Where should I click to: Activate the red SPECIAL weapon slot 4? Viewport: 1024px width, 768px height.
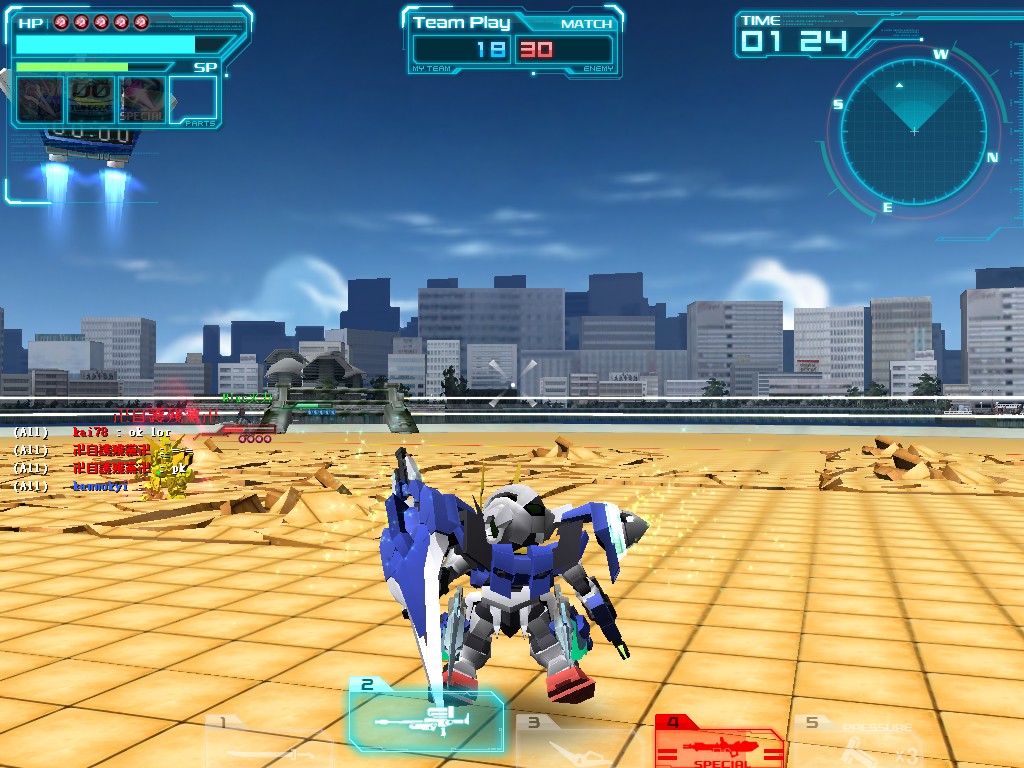coord(719,740)
